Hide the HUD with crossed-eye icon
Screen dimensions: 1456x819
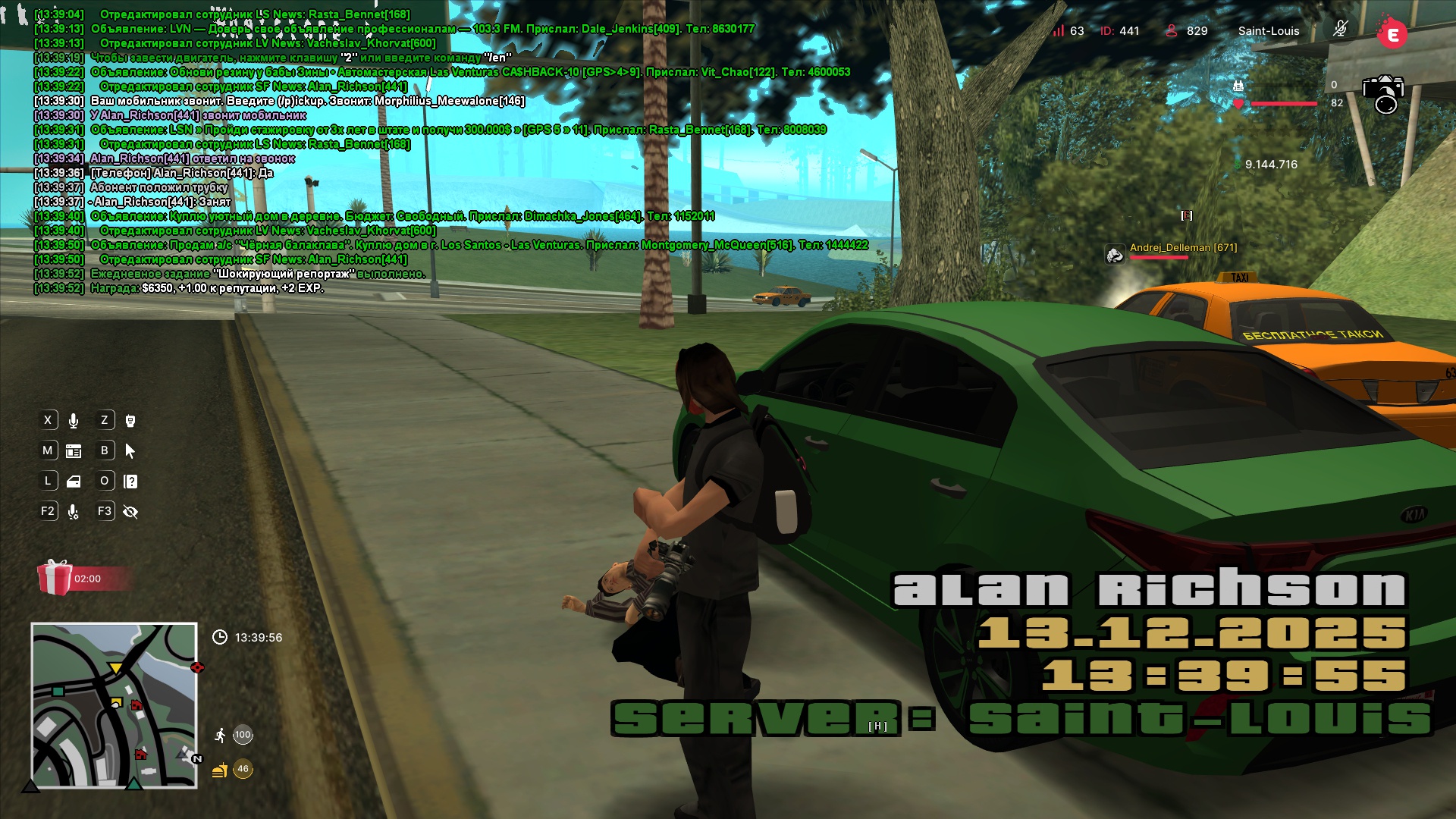pyautogui.click(x=130, y=513)
